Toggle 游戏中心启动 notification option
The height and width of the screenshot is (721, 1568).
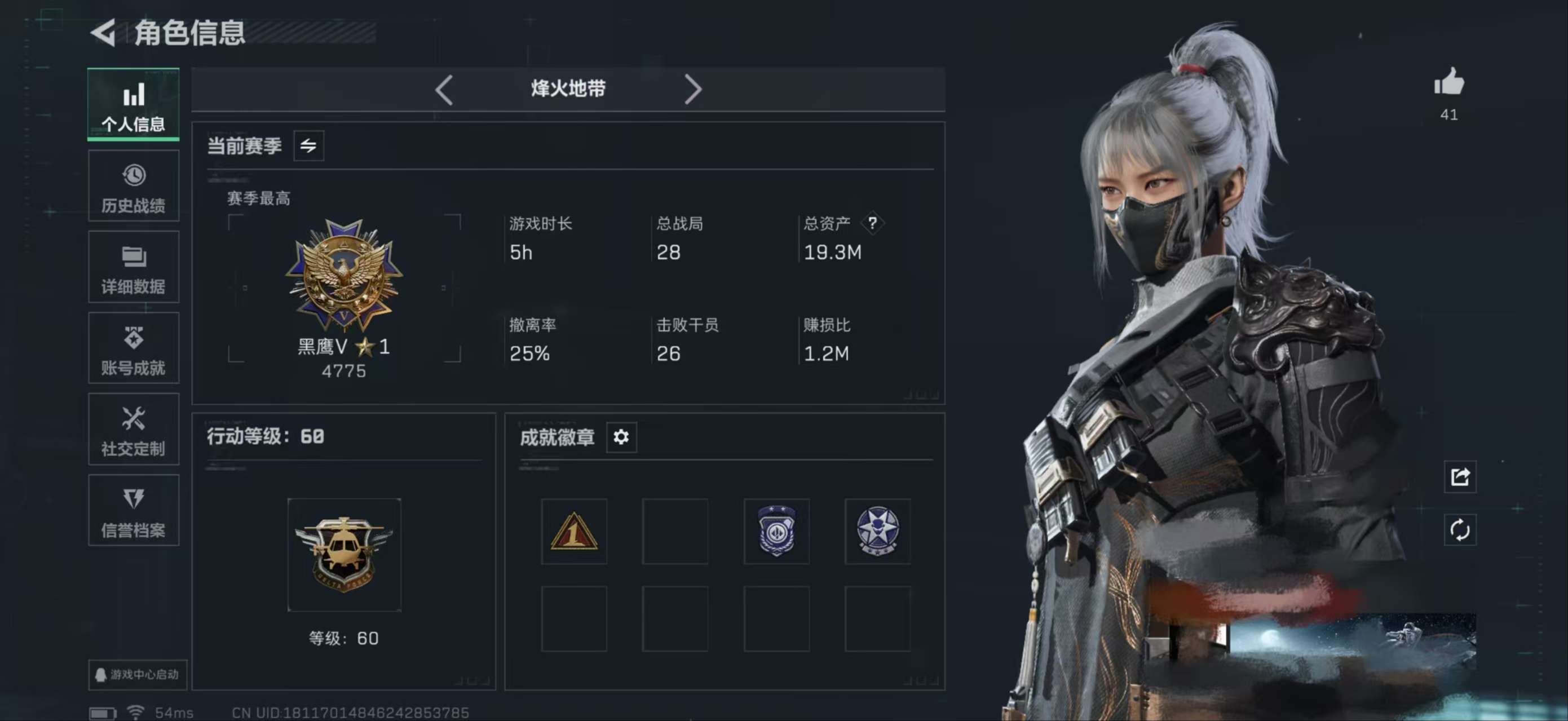138,675
